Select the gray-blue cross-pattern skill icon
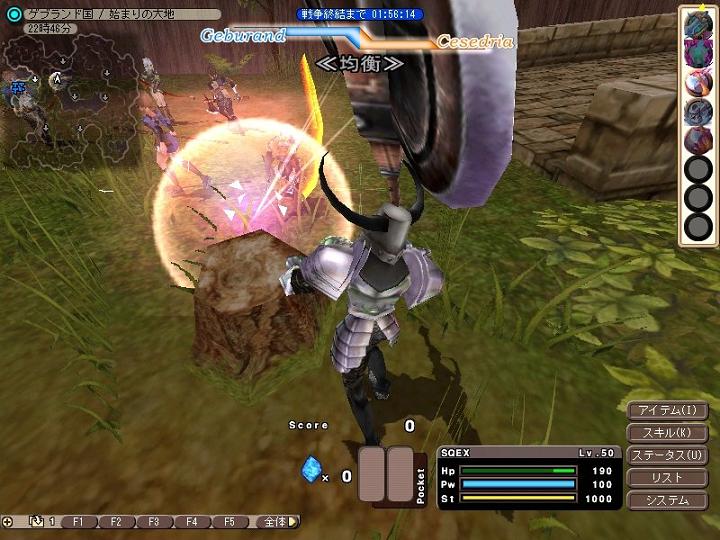 pos(697,111)
